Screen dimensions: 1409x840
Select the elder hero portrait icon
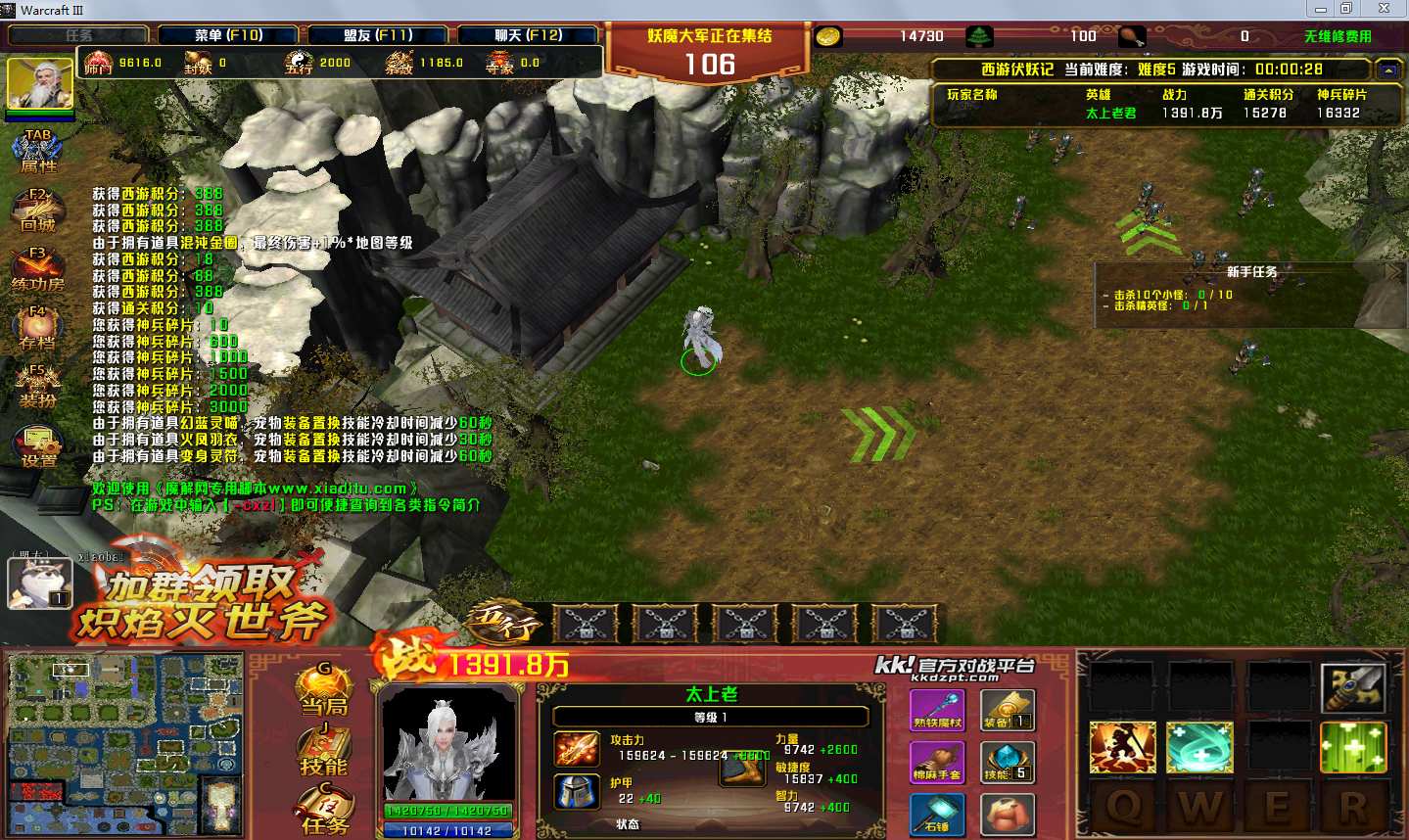click(40, 83)
